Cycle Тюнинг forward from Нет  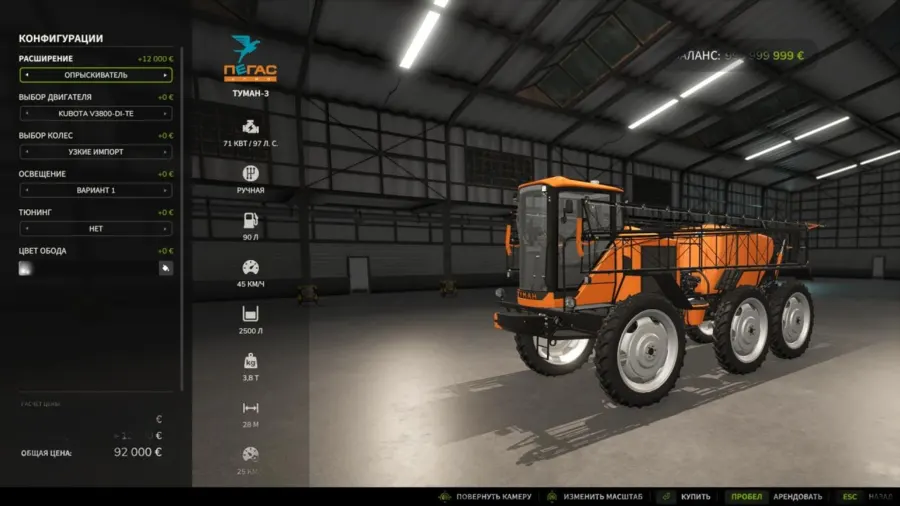click(x=166, y=228)
